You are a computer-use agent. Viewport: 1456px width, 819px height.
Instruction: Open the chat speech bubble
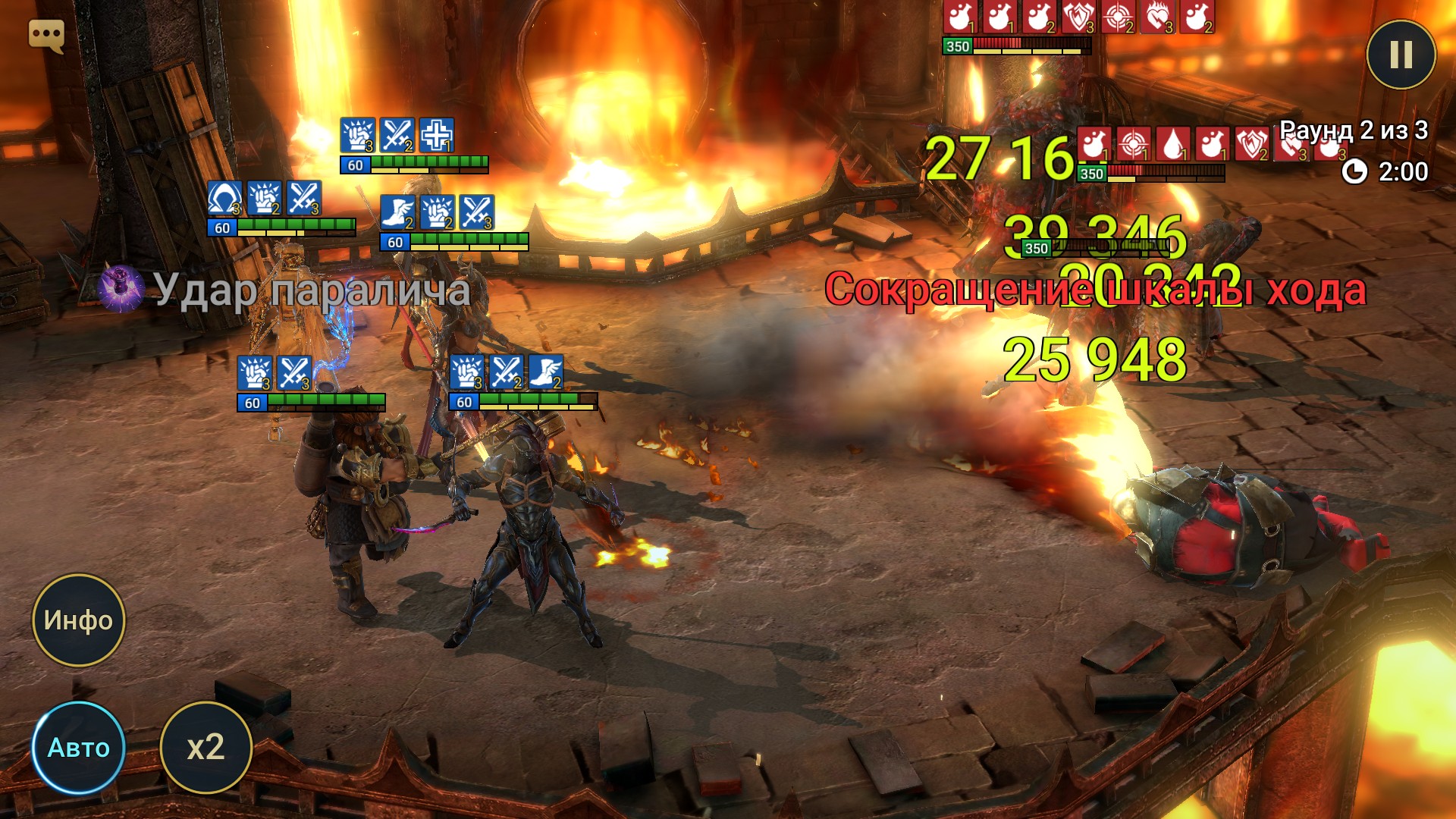point(46,35)
